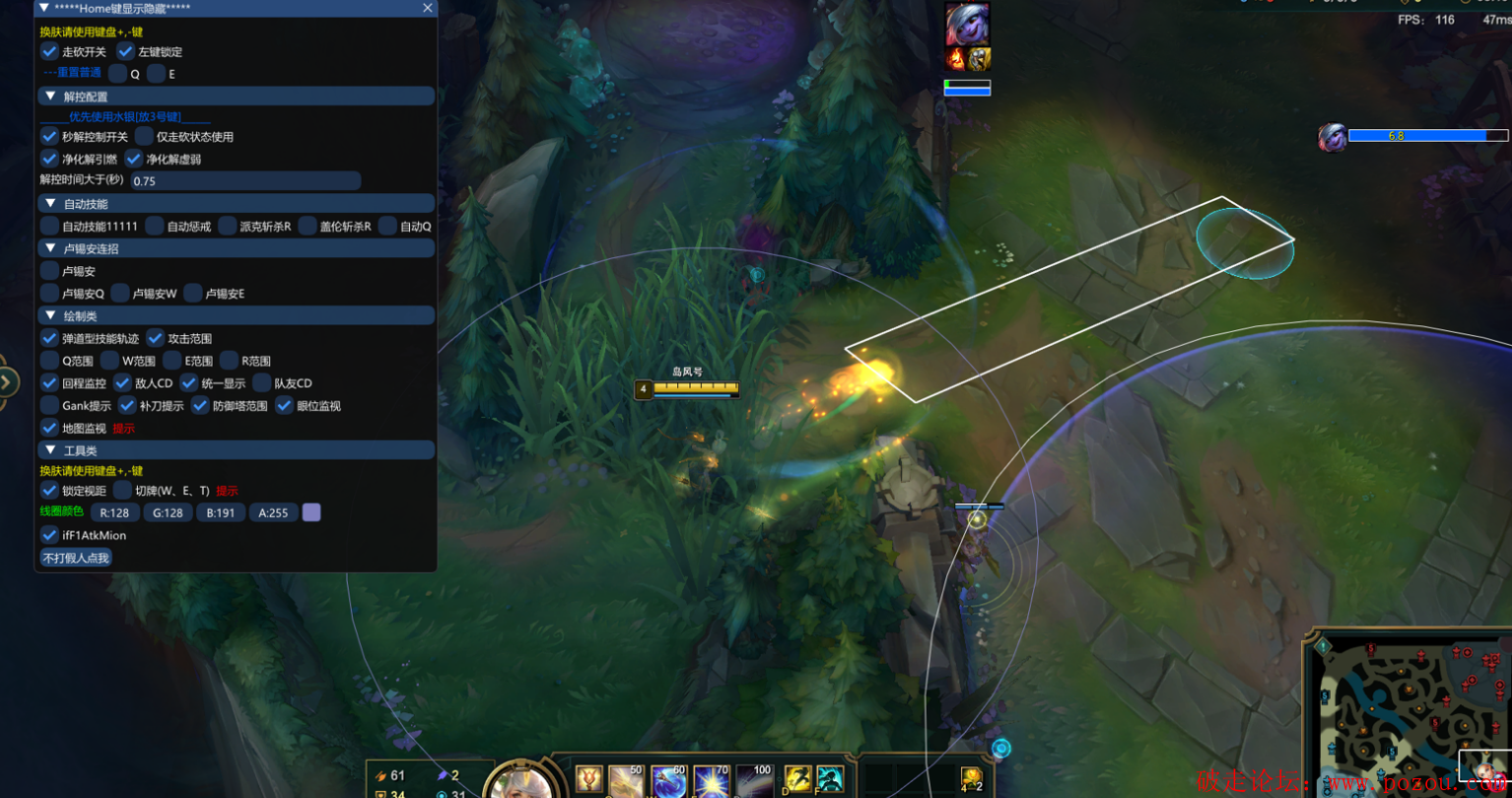Close the Home键显示隐藏 overlay panel
This screenshot has height=798, width=1512.
tap(427, 8)
